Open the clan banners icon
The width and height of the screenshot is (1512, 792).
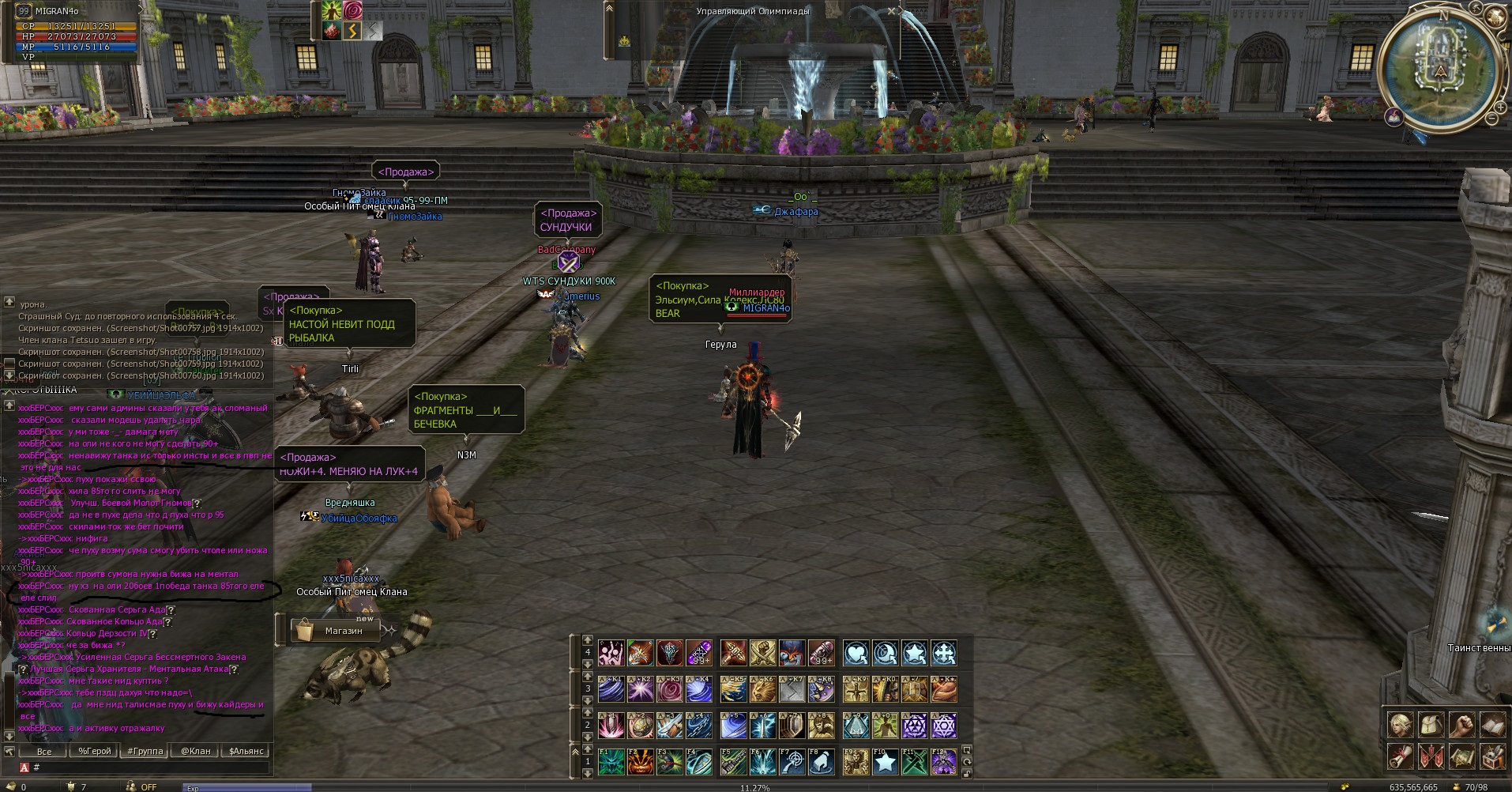click(1431, 756)
